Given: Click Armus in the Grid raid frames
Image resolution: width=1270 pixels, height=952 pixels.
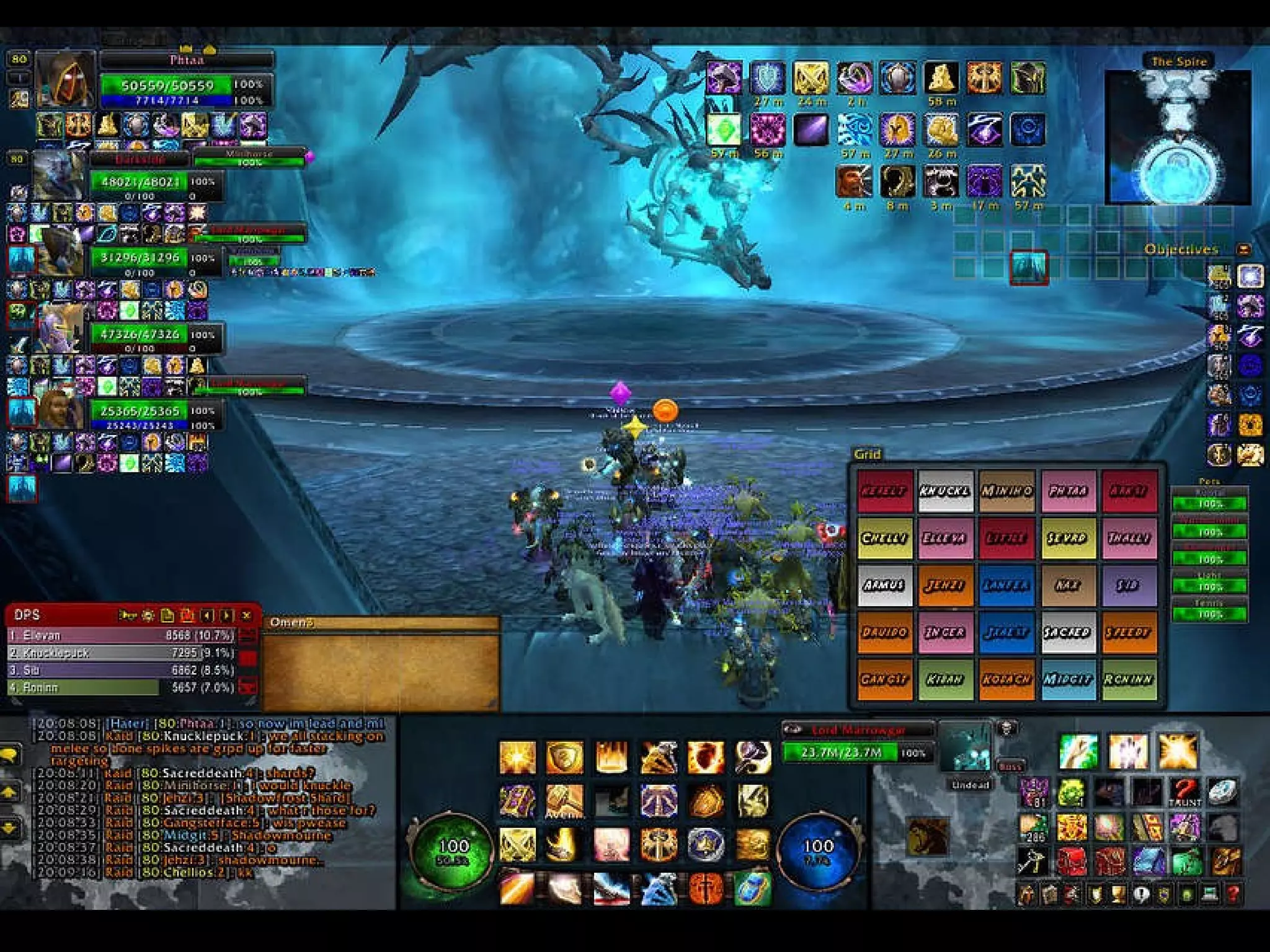Looking at the screenshot, I should coord(884,585).
